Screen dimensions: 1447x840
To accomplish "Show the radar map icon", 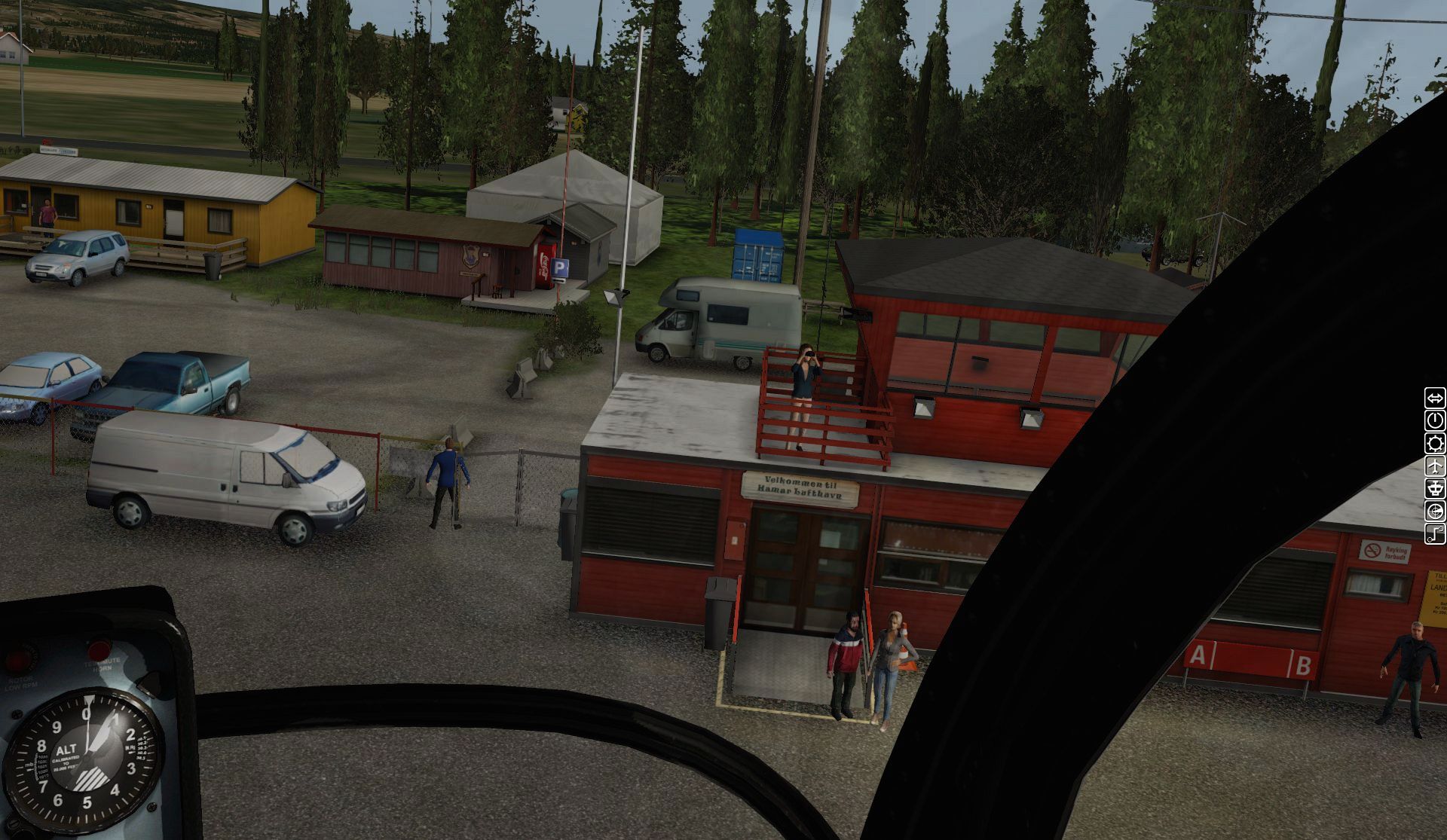I will tap(1435, 512).
